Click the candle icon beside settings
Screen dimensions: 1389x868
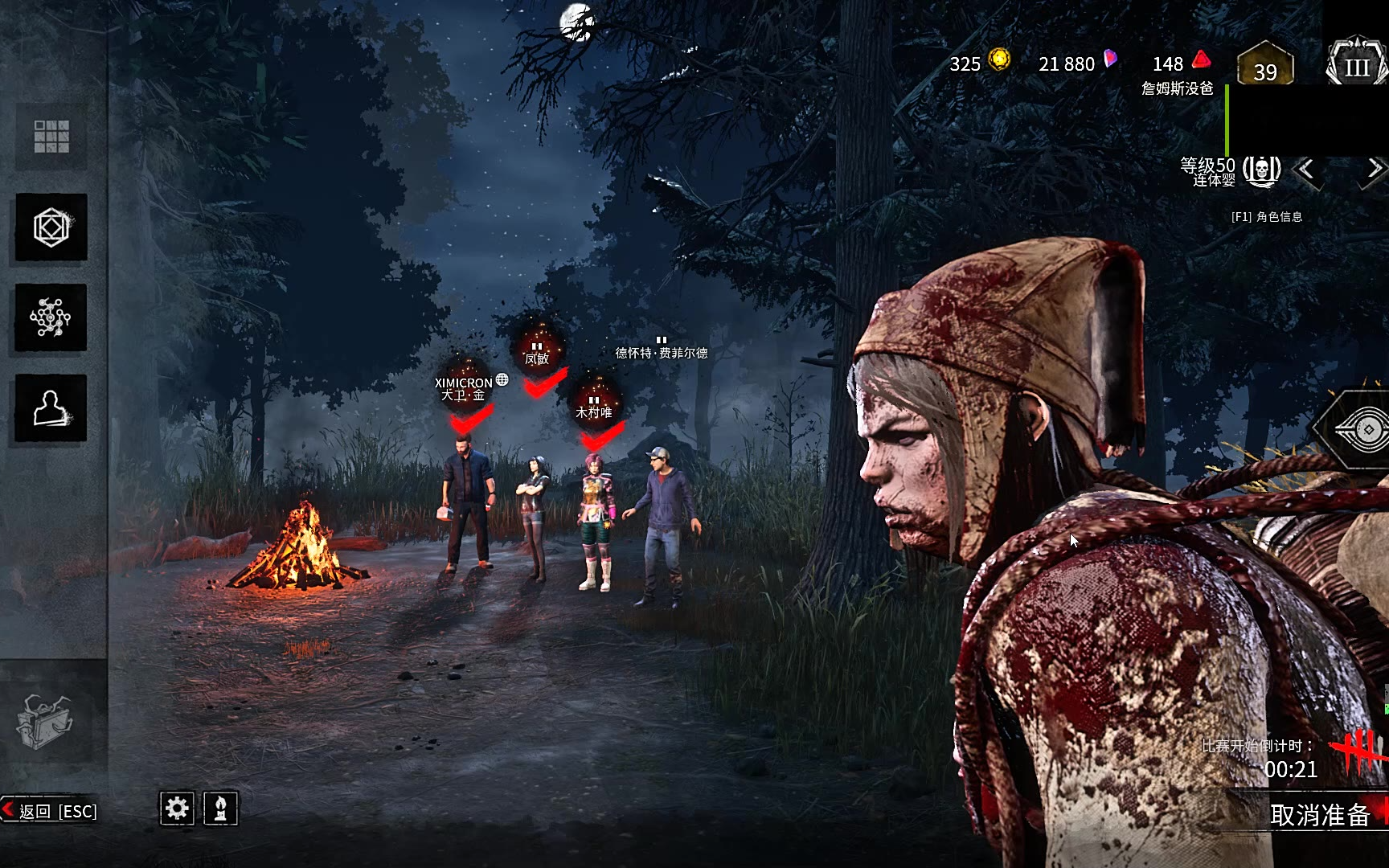[x=220, y=808]
